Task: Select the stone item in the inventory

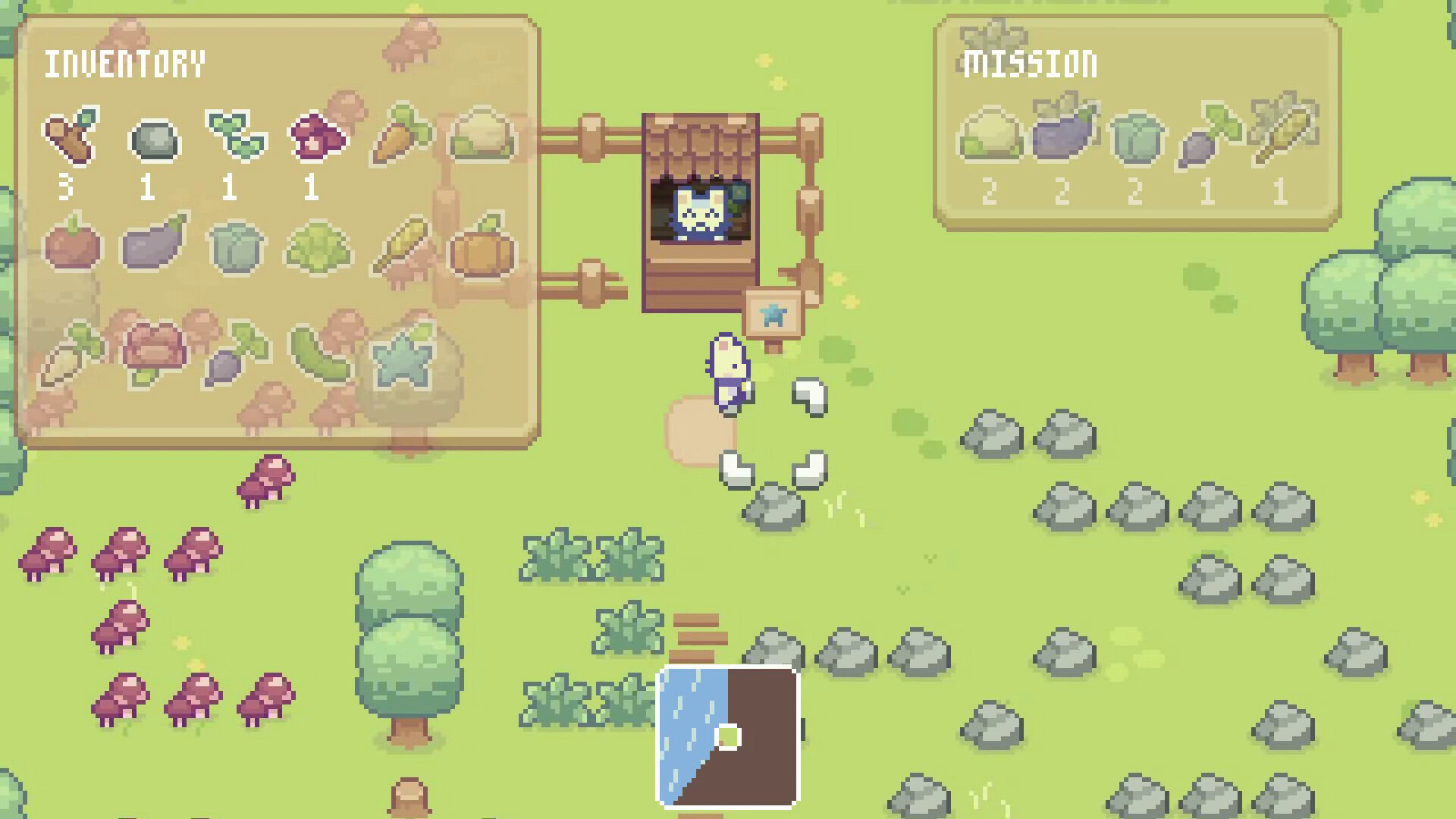Action: [155, 140]
